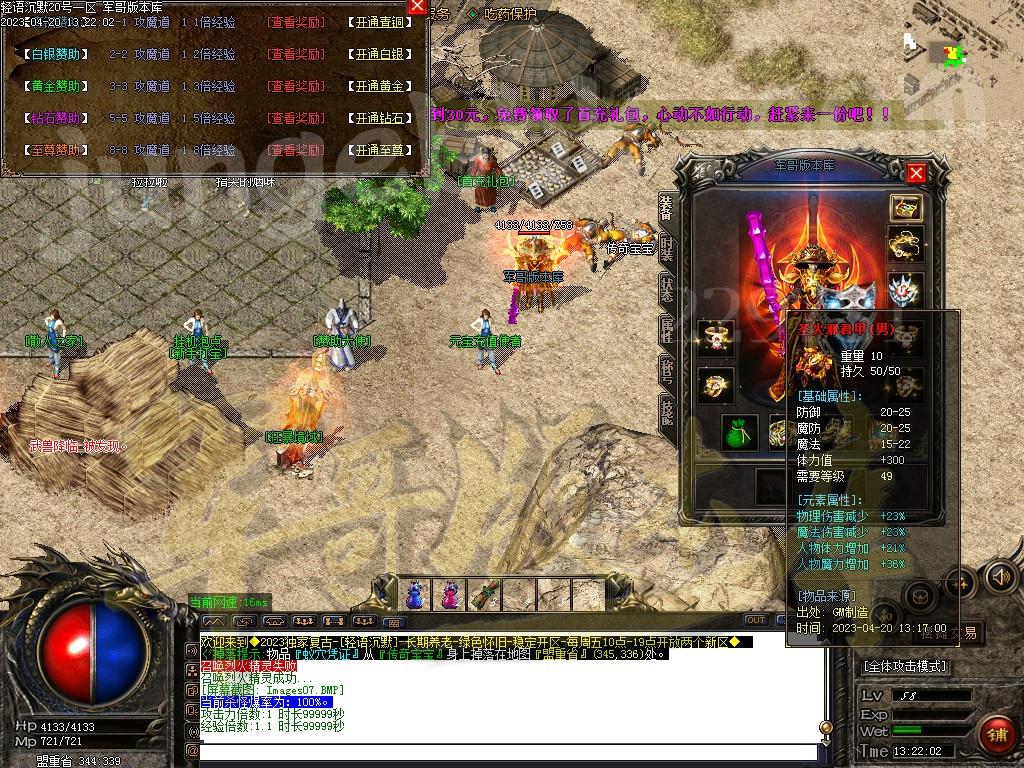Open the 开通青铜 bronze sponsorship link
The height and width of the screenshot is (768, 1024).
click(380, 22)
